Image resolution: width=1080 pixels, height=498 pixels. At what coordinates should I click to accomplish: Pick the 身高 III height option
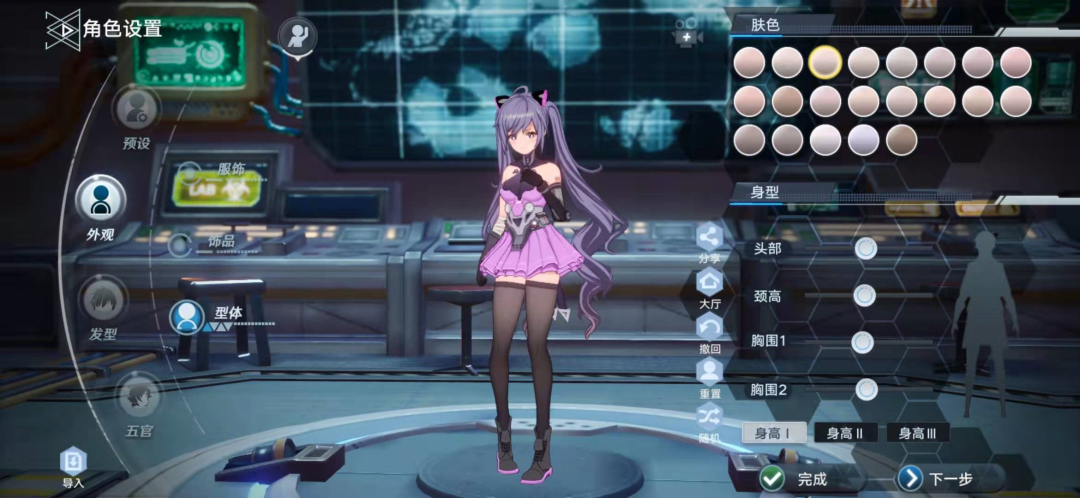(x=917, y=433)
